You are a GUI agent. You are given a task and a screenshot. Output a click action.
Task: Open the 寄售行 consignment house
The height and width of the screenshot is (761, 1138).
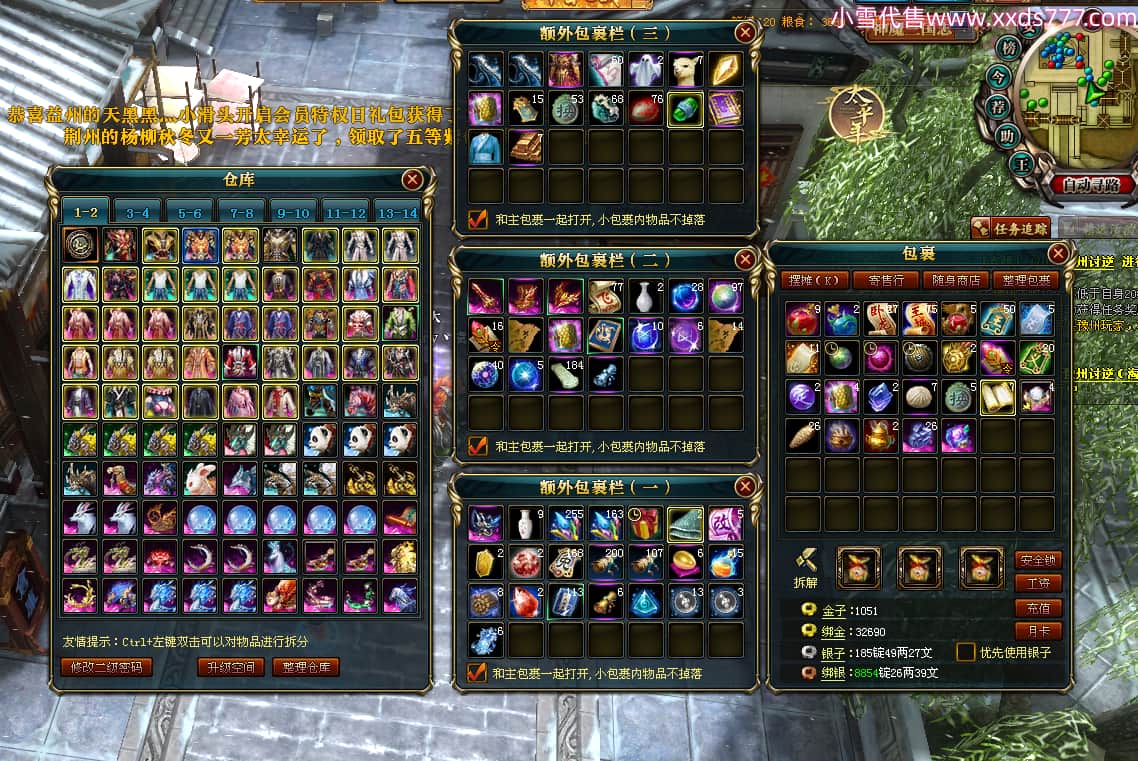pyautogui.click(x=885, y=280)
